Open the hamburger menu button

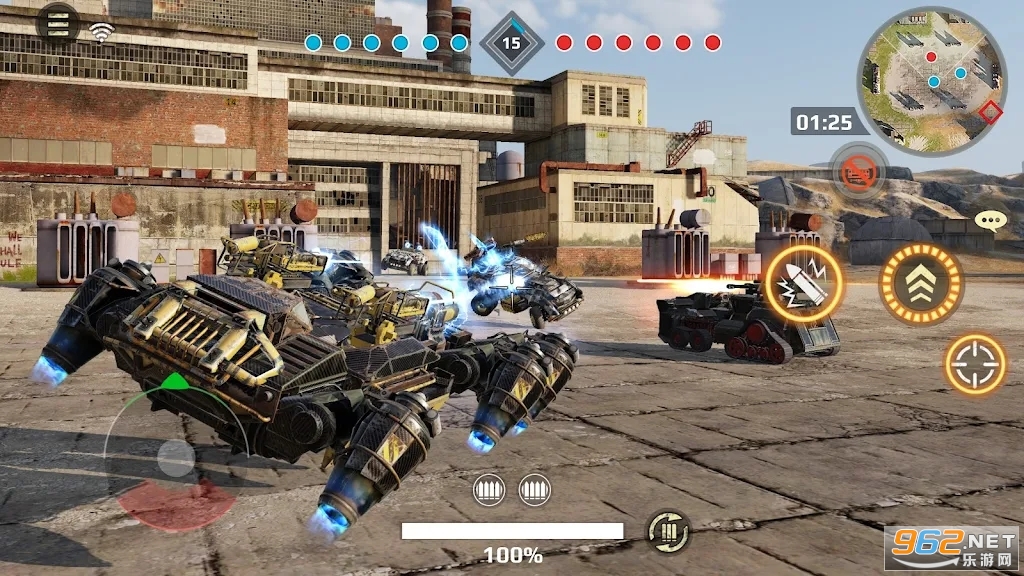[59, 22]
